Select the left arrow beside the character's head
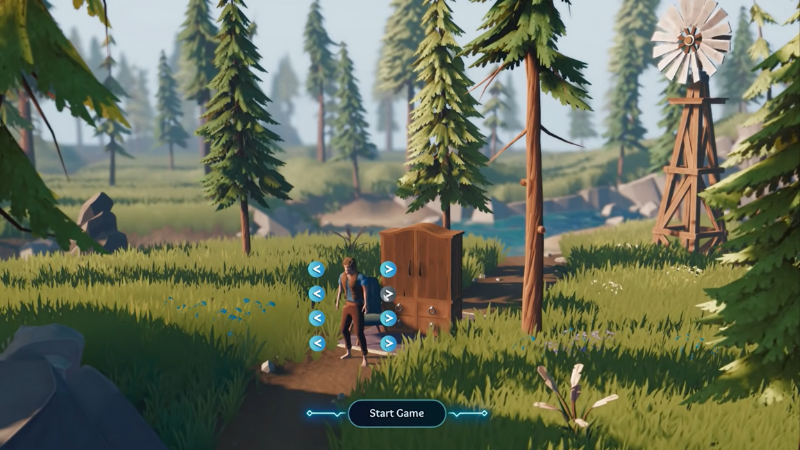800x450 pixels. [x=316, y=269]
